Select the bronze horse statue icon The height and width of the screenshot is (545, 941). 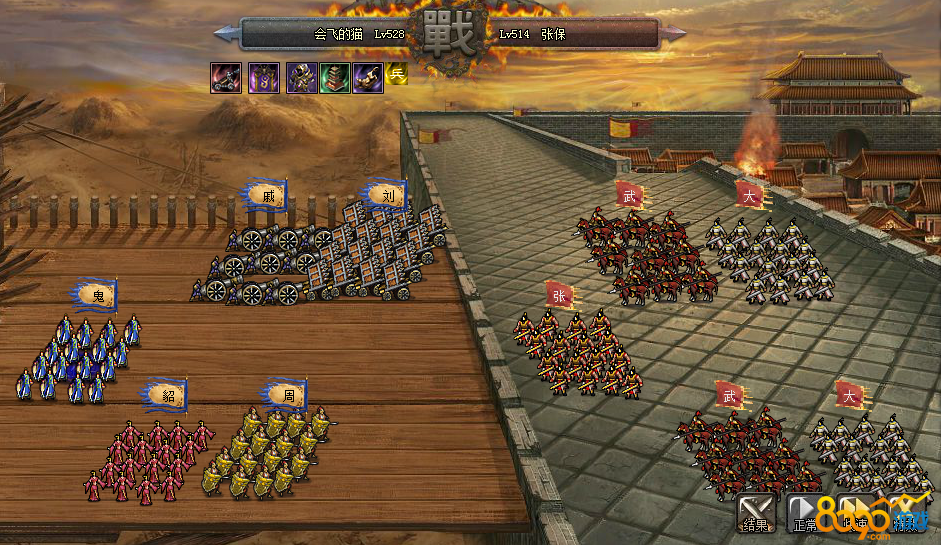tap(367, 77)
